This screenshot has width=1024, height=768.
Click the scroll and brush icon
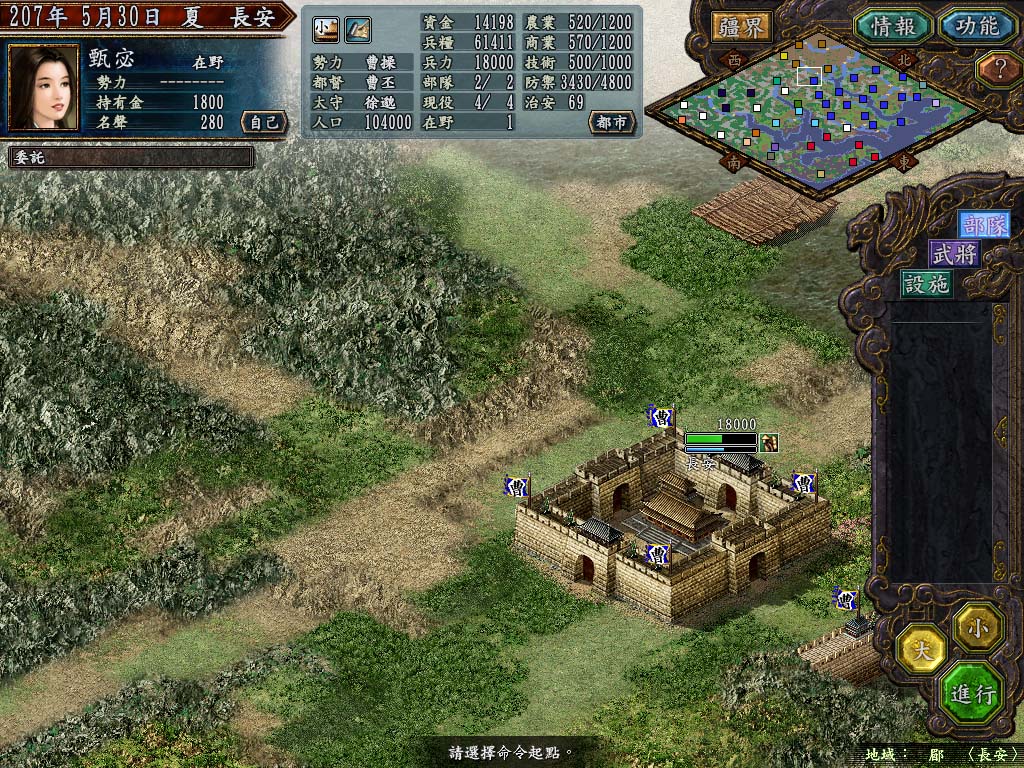pyautogui.click(x=358, y=30)
